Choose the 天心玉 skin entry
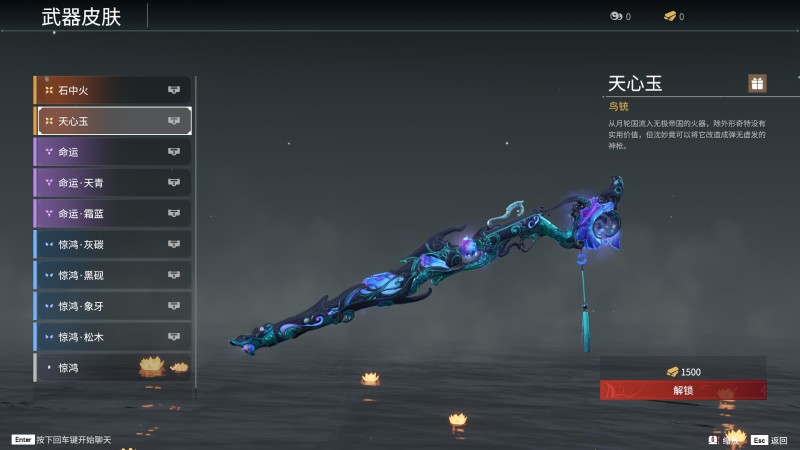Viewport: 800px width, 450px height. pyautogui.click(x=112, y=121)
